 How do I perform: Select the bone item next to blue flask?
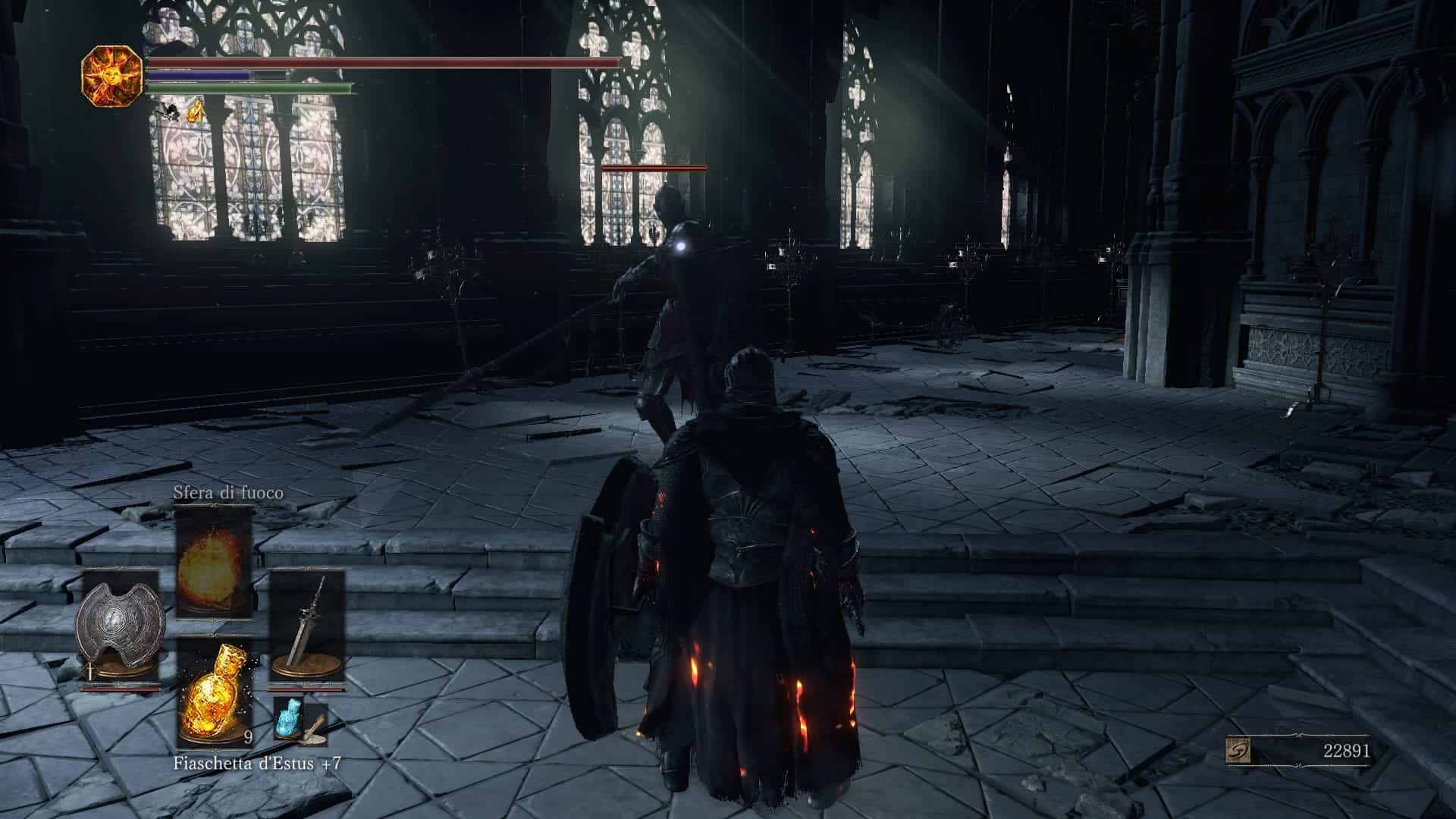[314, 726]
